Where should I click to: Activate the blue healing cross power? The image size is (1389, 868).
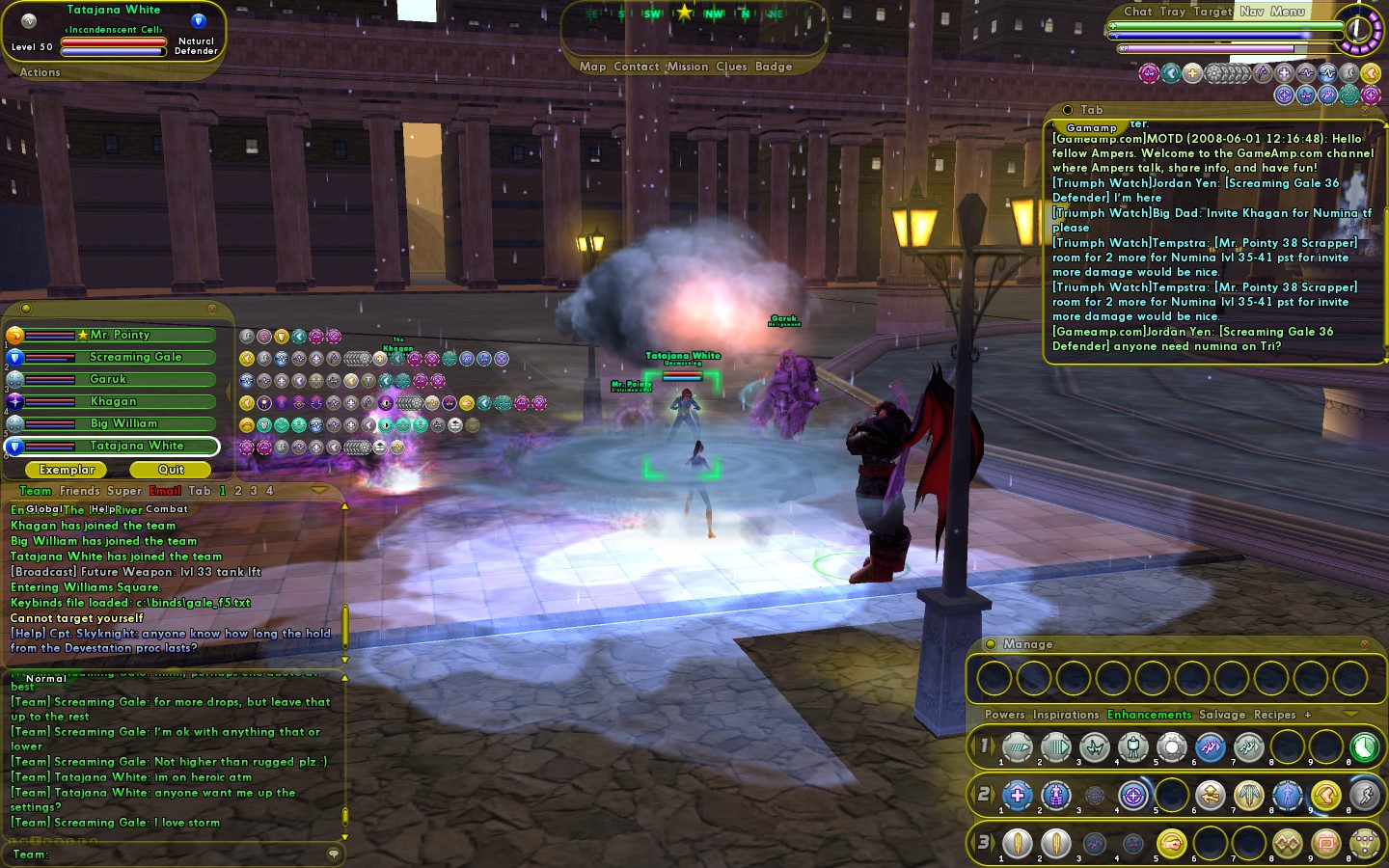1017,795
